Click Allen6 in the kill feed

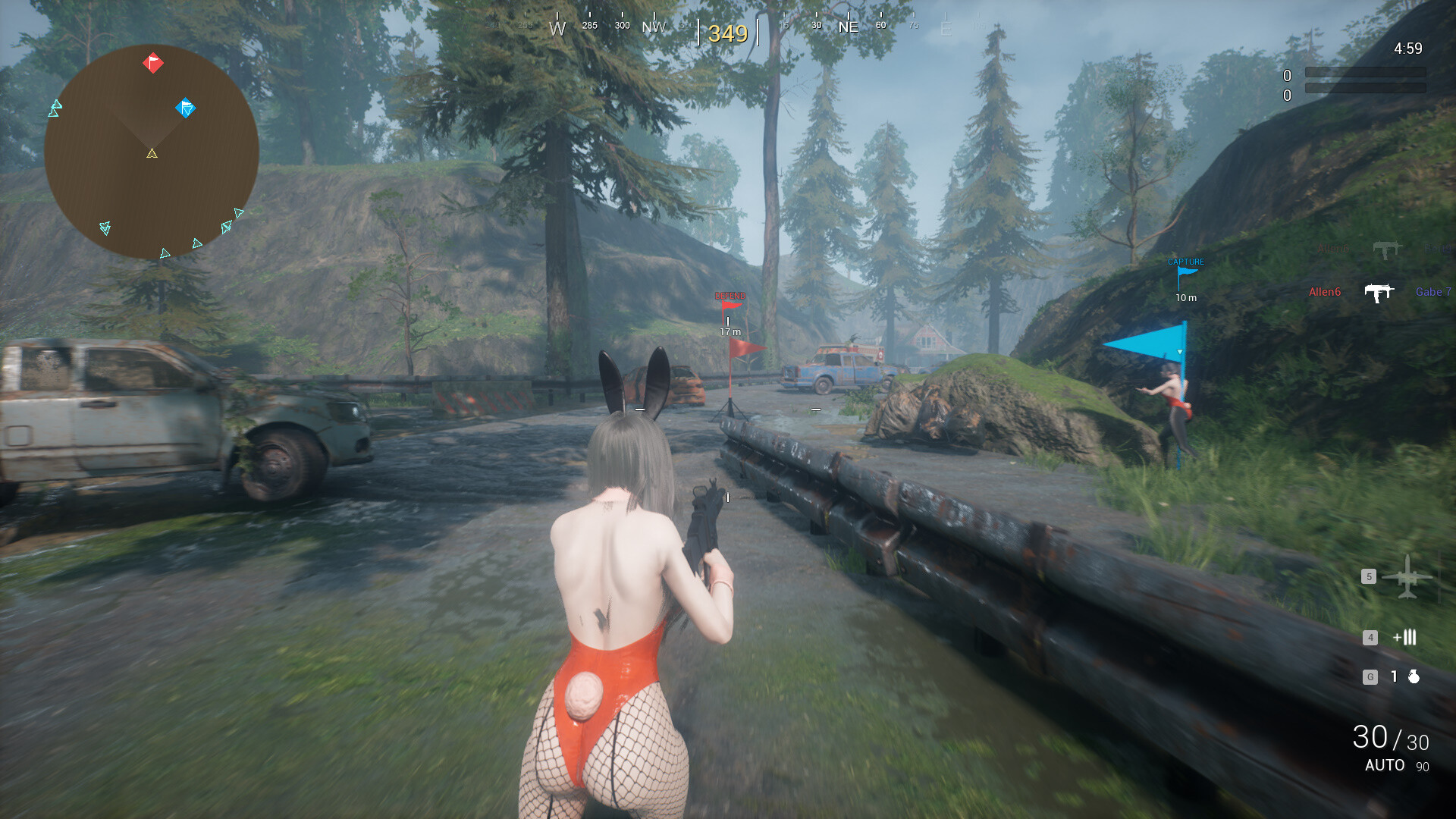point(1326,291)
